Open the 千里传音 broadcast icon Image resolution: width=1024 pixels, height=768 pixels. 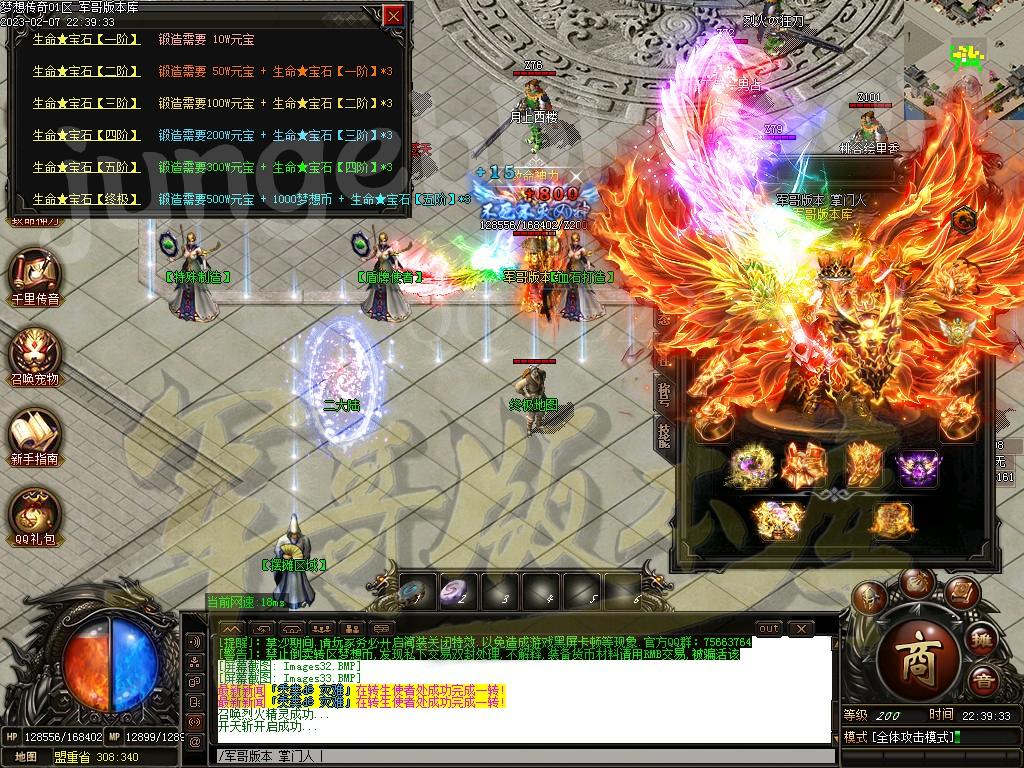35,274
